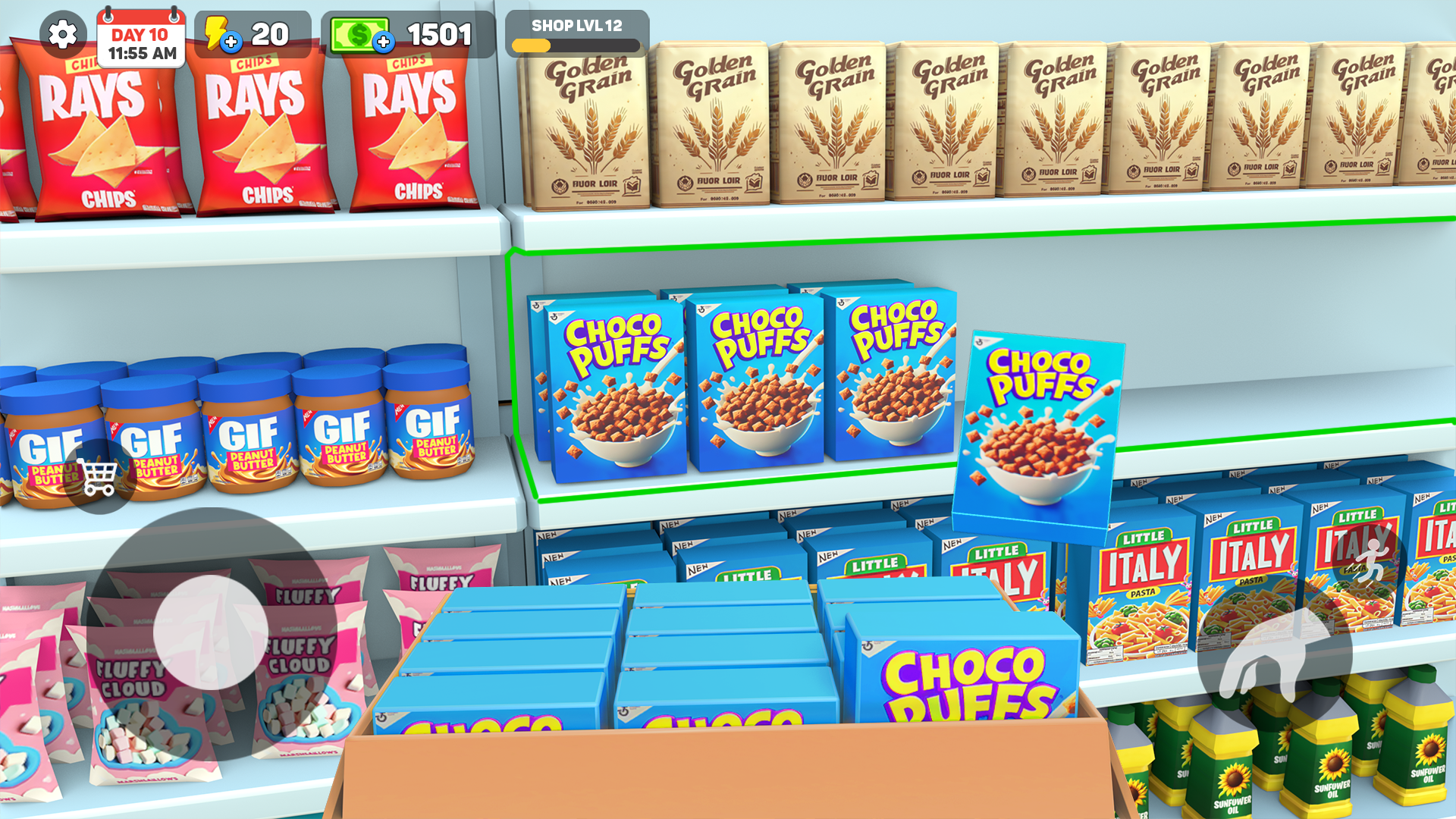The width and height of the screenshot is (1456, 819).
Task: Tap the SHOP LVL 12 badge
Action: pos(576,24)
